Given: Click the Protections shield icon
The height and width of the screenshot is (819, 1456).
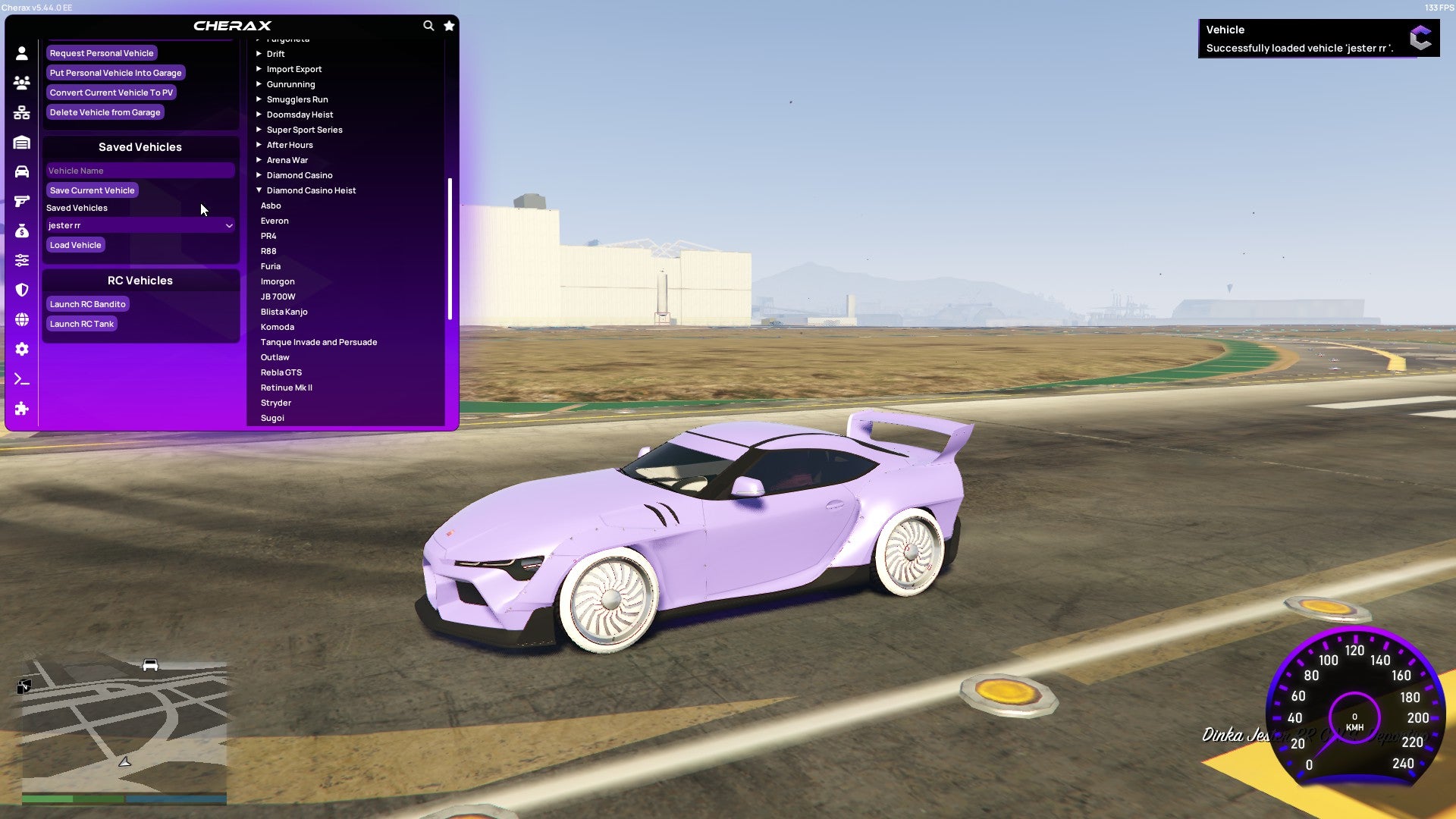Looking at the screenshot, I should pyautogui.click(x=22, y=290).
